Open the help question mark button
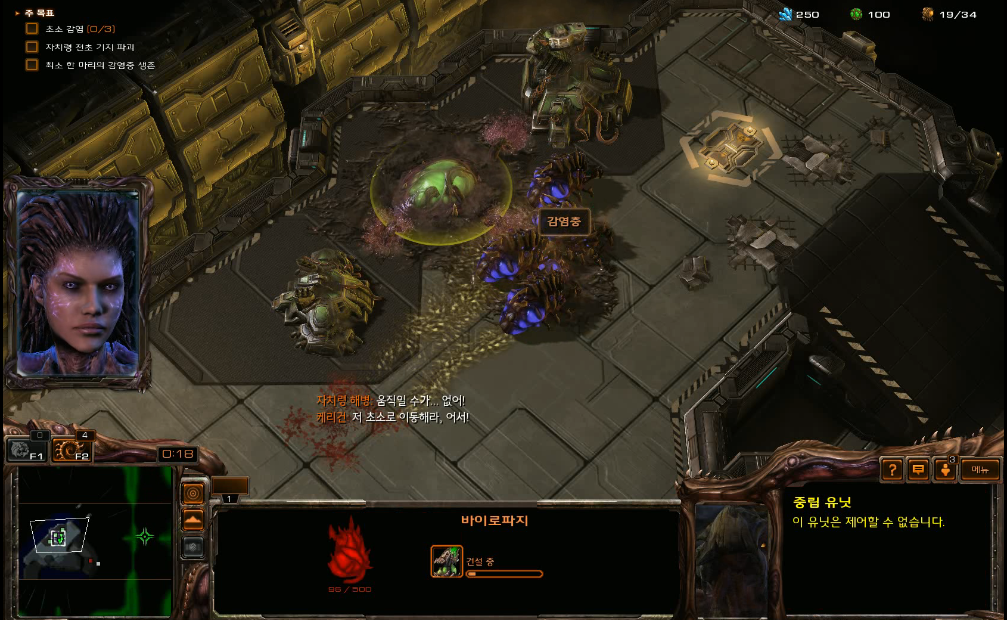The width and height of the screenshot is (1007, 620). coord(891,469)
